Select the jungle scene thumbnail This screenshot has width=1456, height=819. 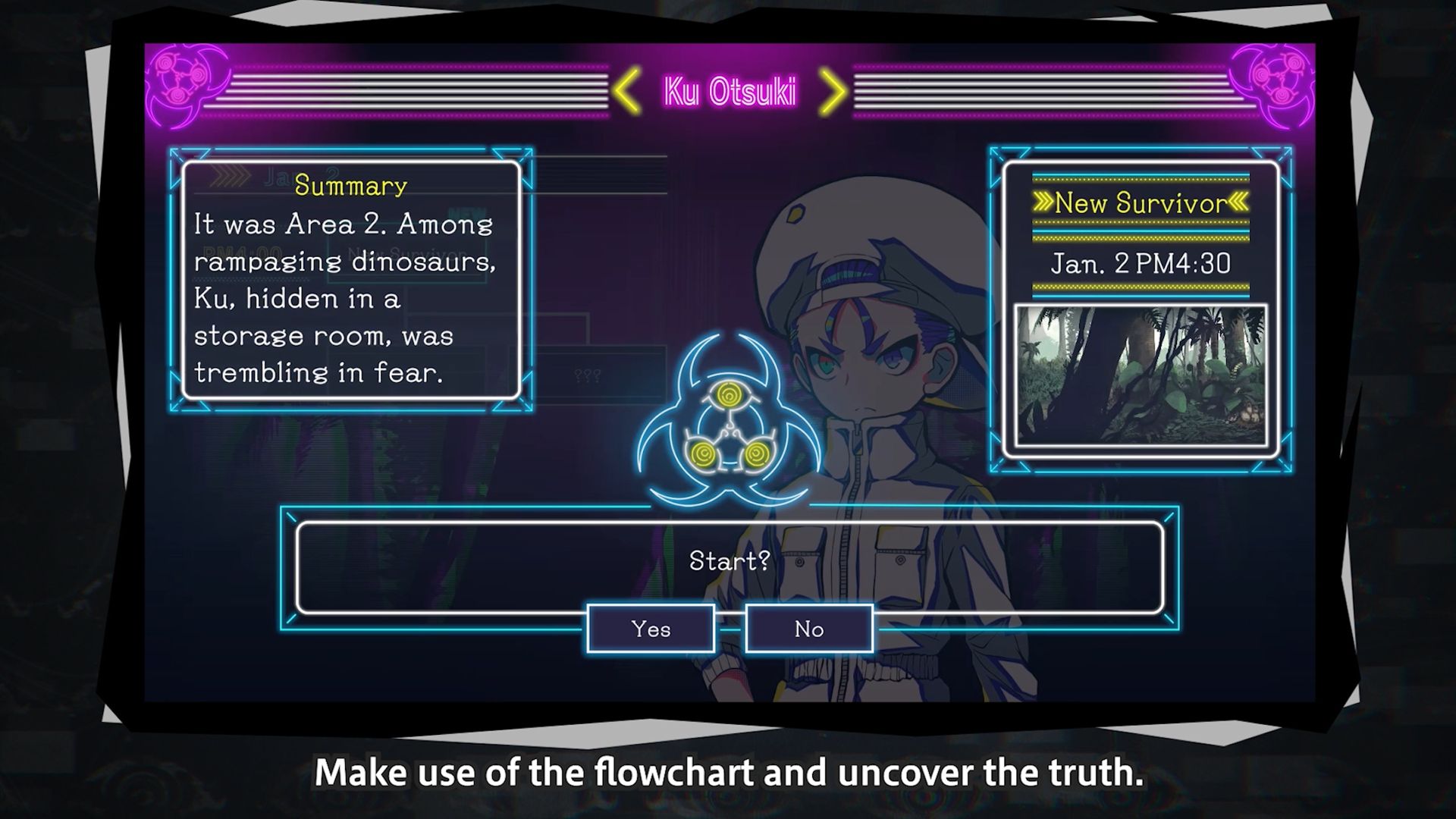click(x=1141, y=375)
